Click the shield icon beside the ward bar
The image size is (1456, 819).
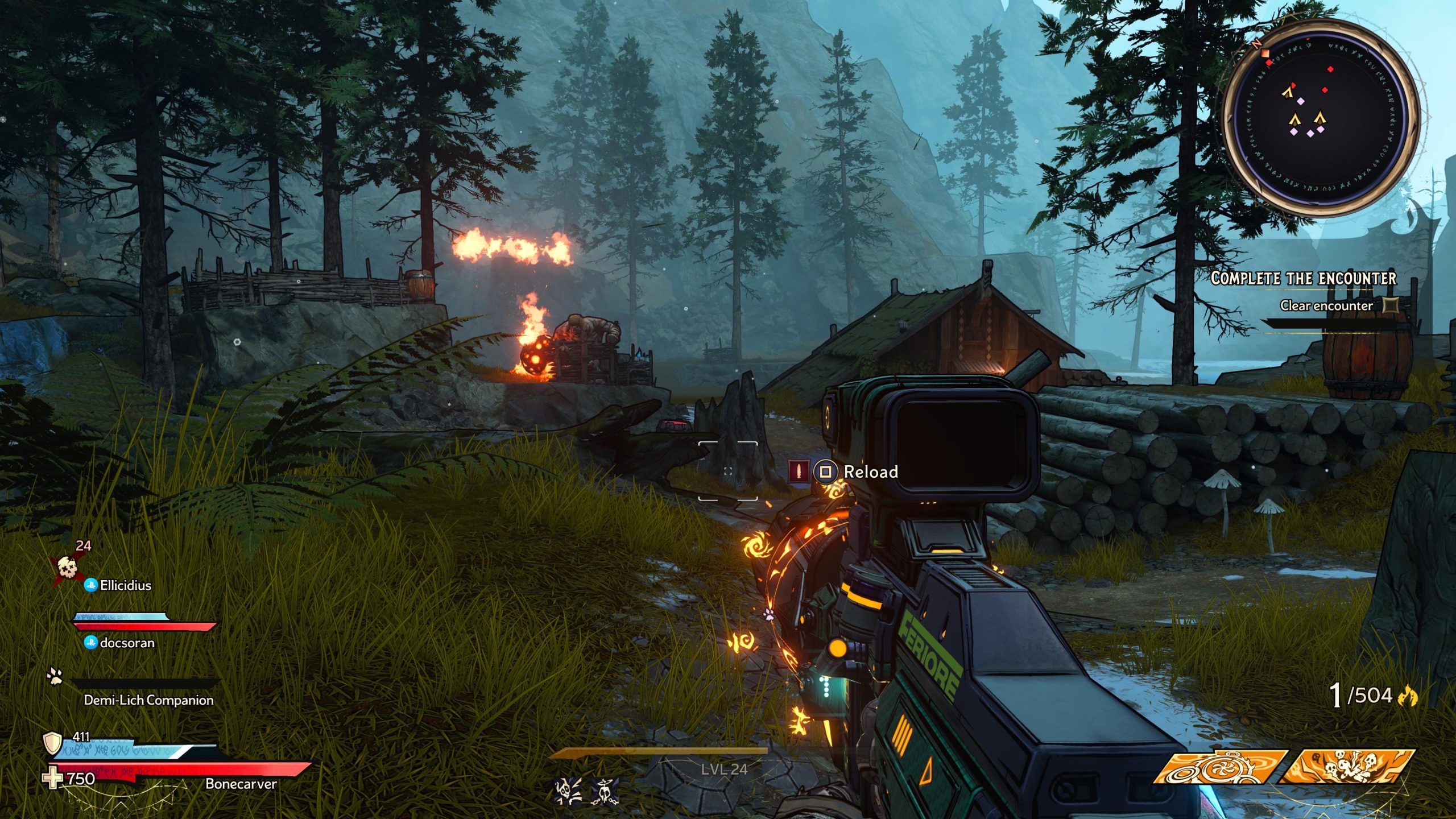coord(53,742)
